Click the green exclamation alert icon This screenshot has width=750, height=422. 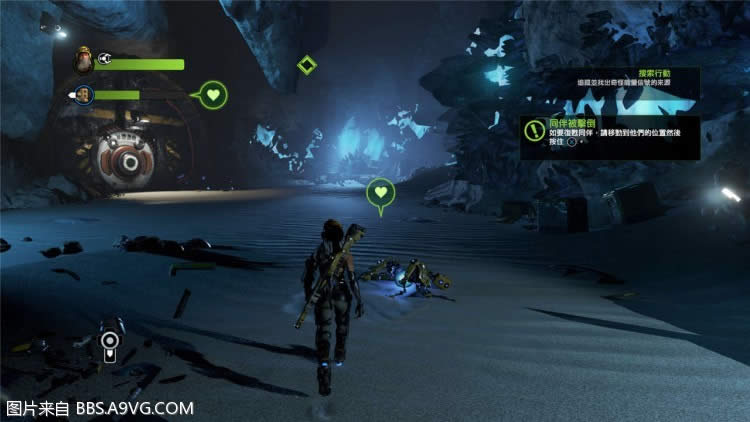532,128
